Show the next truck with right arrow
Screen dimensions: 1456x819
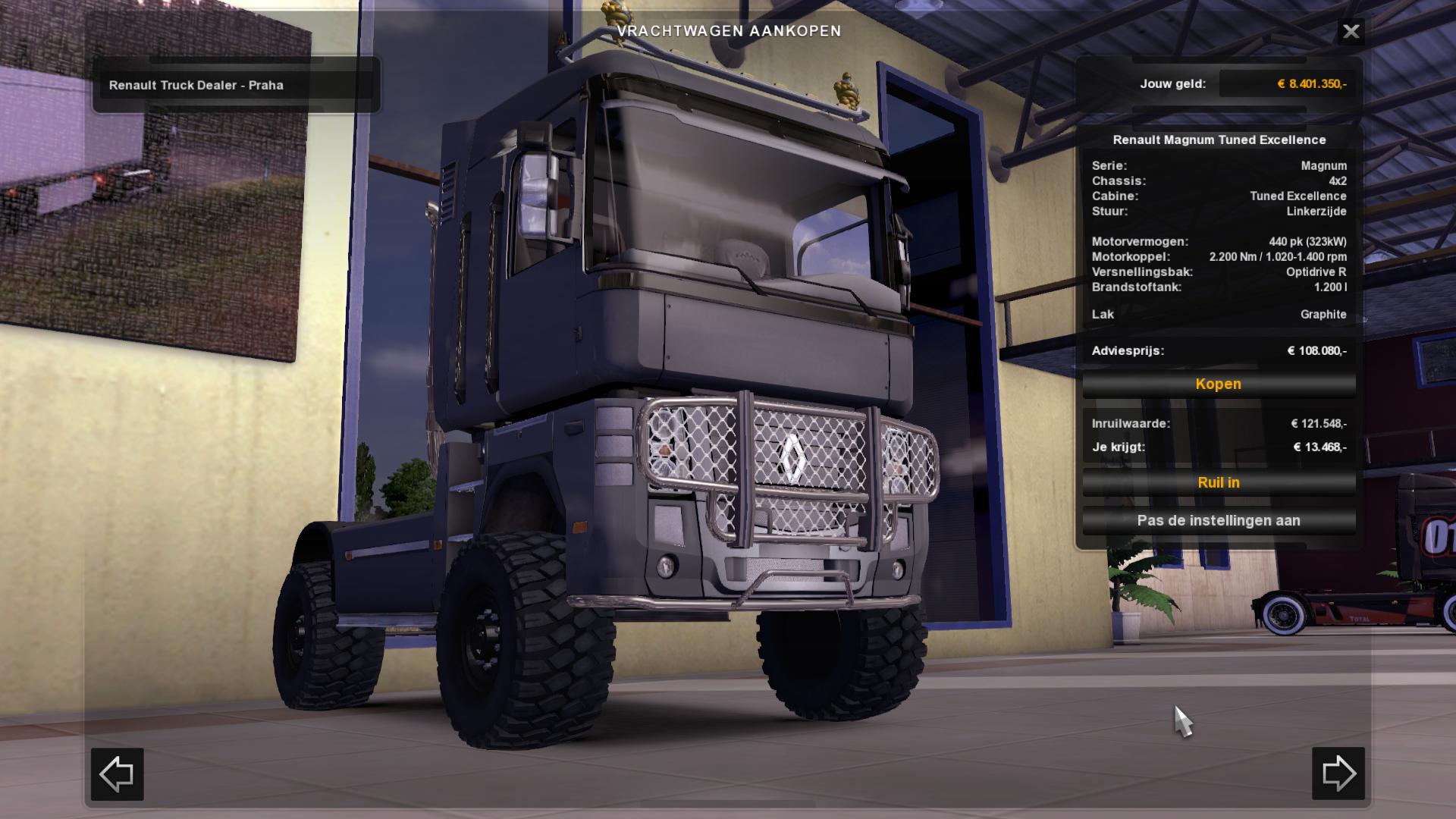[x=1338, y=773]
